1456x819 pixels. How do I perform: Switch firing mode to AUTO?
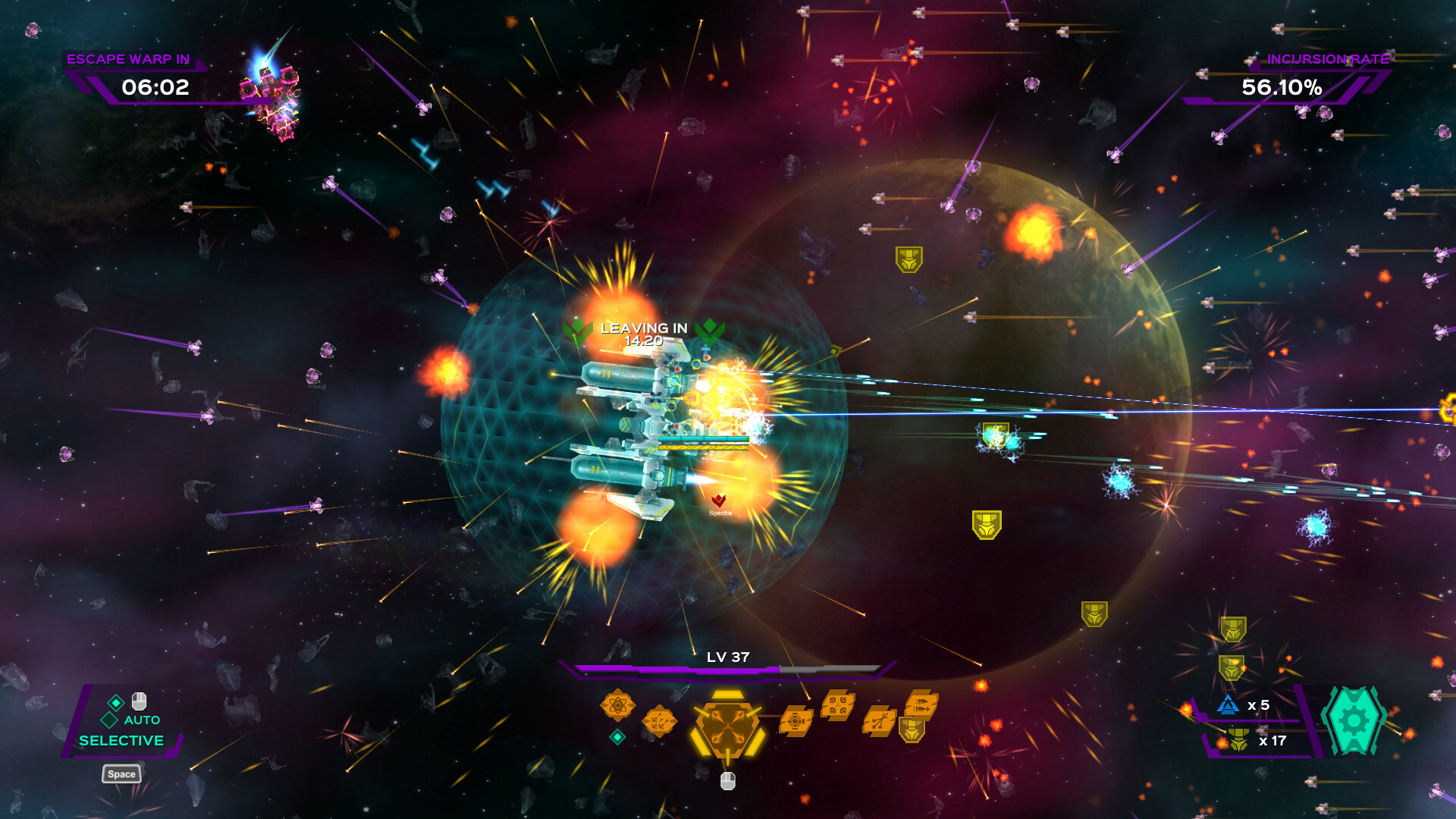tap(141, 720)
